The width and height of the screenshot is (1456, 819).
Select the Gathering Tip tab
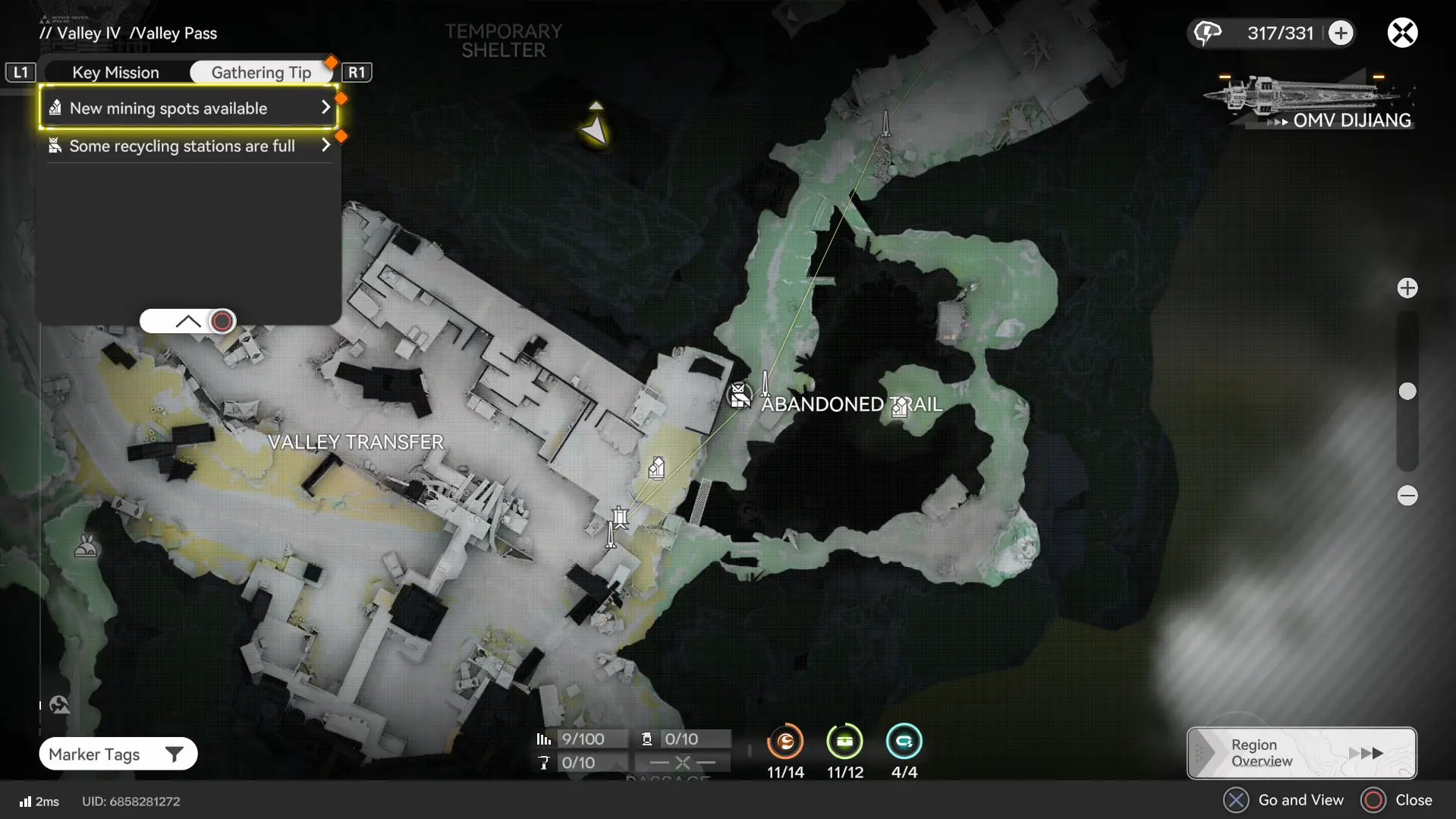coord(261,72)
